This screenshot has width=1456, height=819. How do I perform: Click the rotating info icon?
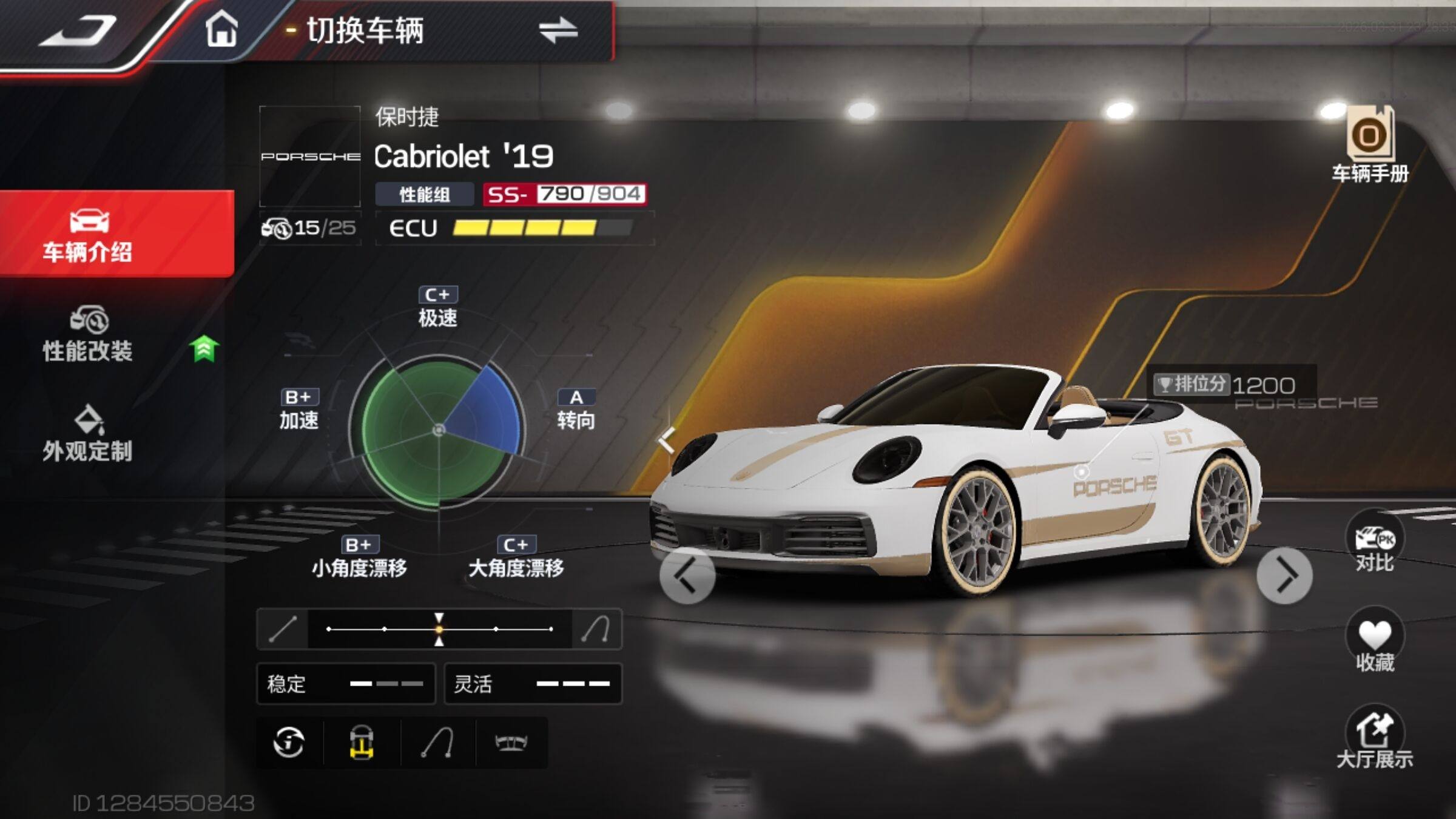[x=289, y=743]
